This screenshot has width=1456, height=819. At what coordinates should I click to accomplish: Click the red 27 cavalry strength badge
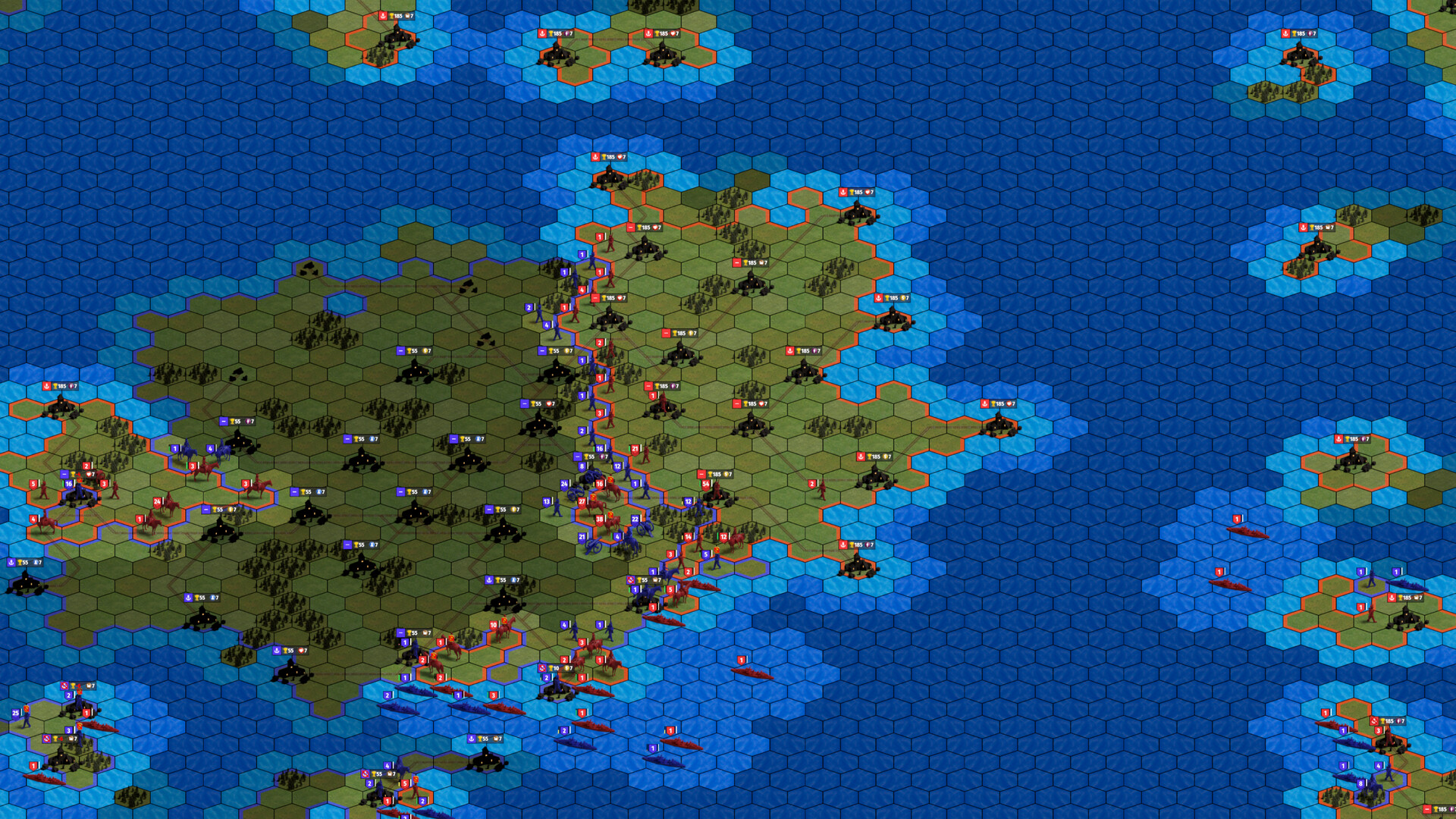click(582, 501)
